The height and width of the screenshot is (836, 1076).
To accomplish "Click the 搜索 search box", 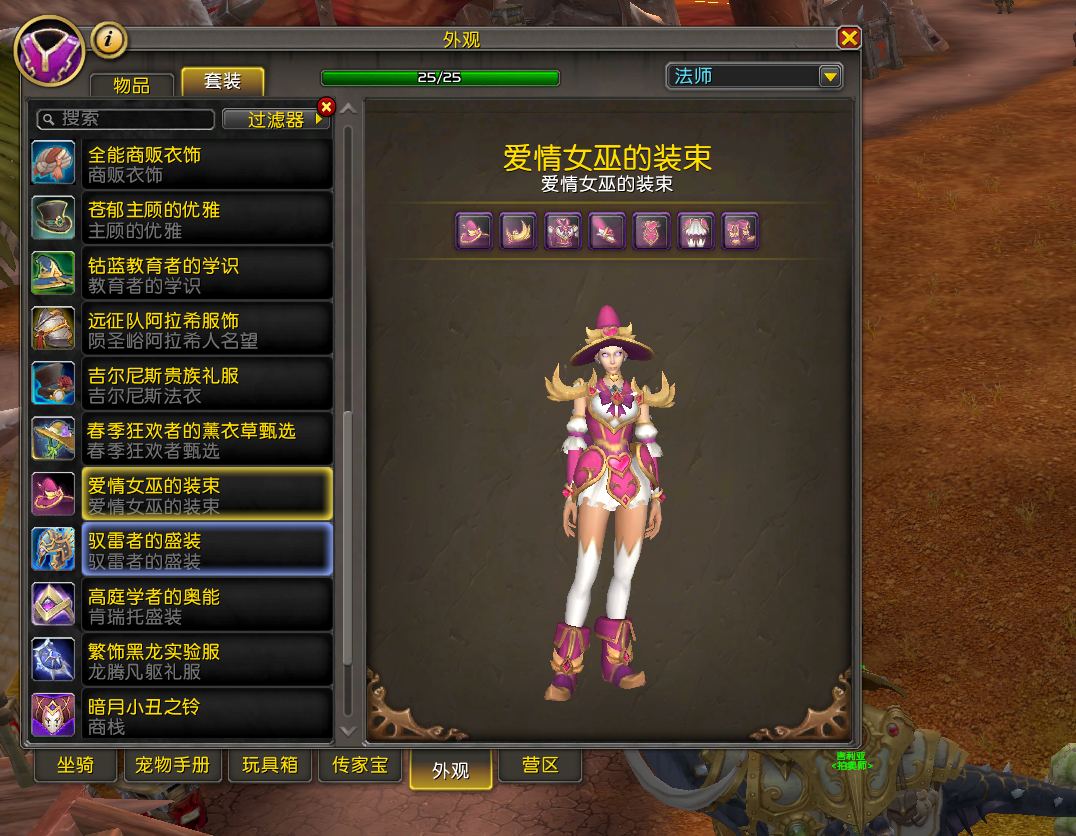I will [126, 119].
